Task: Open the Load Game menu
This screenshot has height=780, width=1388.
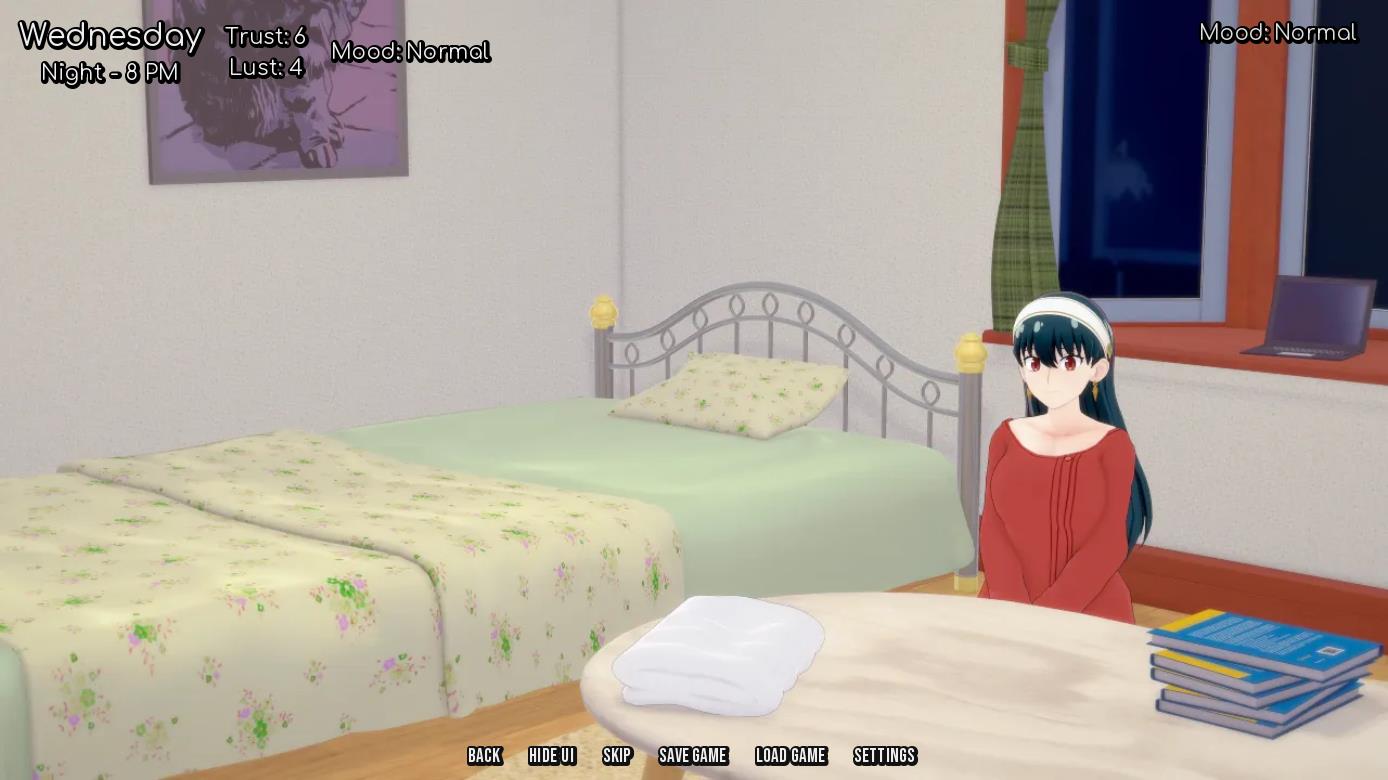Action: click(791, 756)
